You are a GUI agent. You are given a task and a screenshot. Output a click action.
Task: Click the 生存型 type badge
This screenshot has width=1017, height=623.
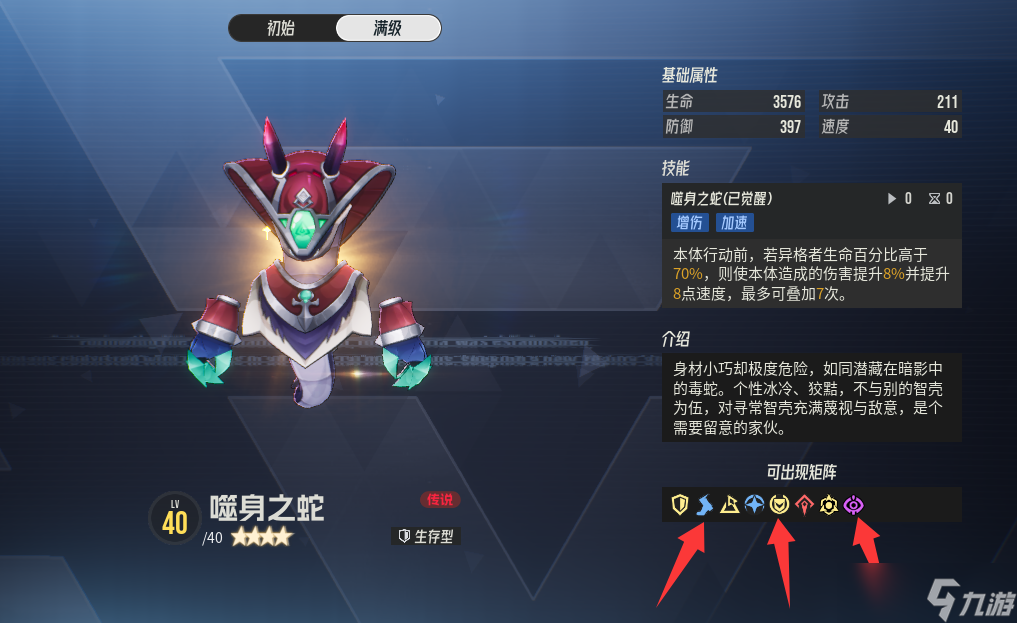pos(426,537)
